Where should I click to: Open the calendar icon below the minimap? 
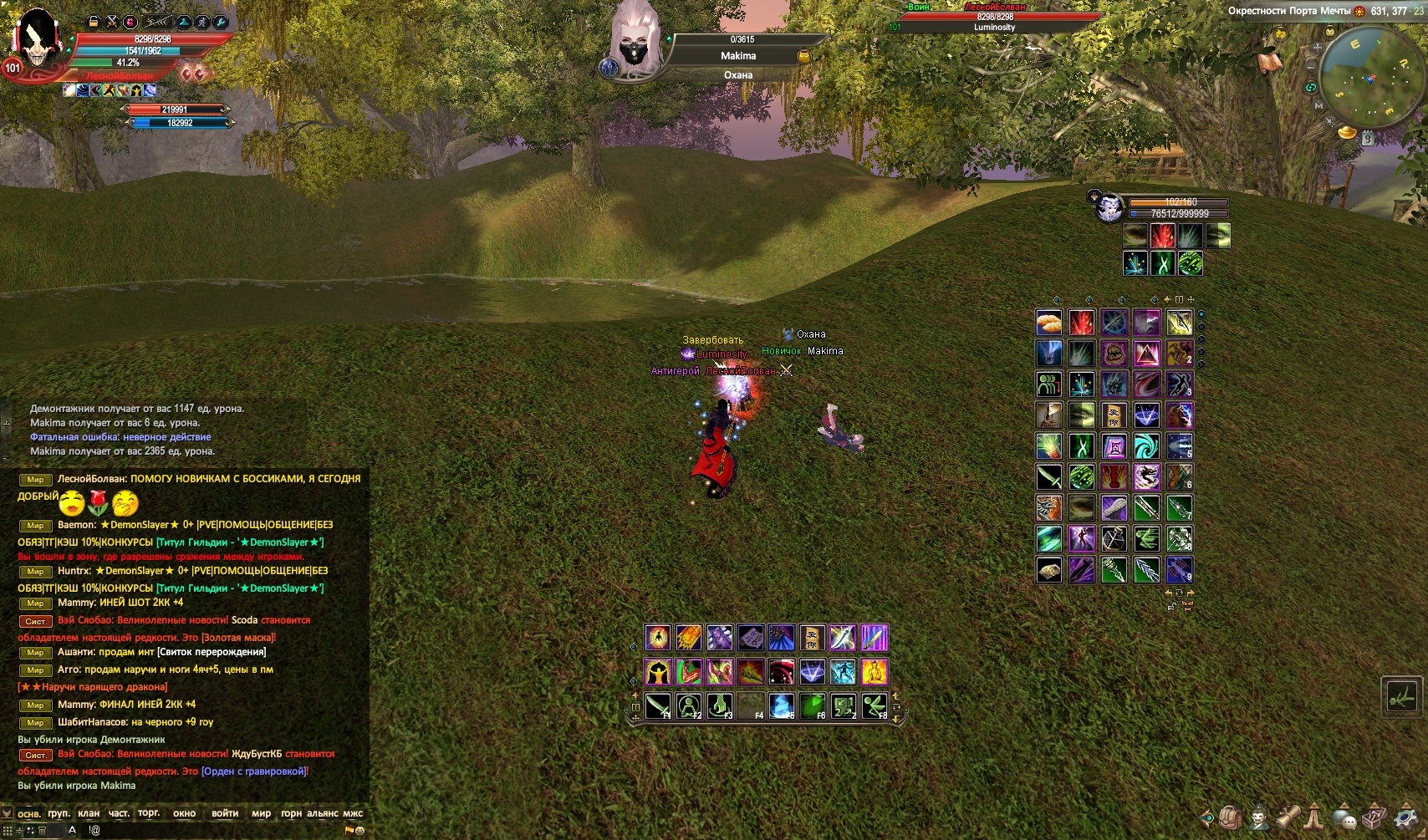coord(1368,140)
